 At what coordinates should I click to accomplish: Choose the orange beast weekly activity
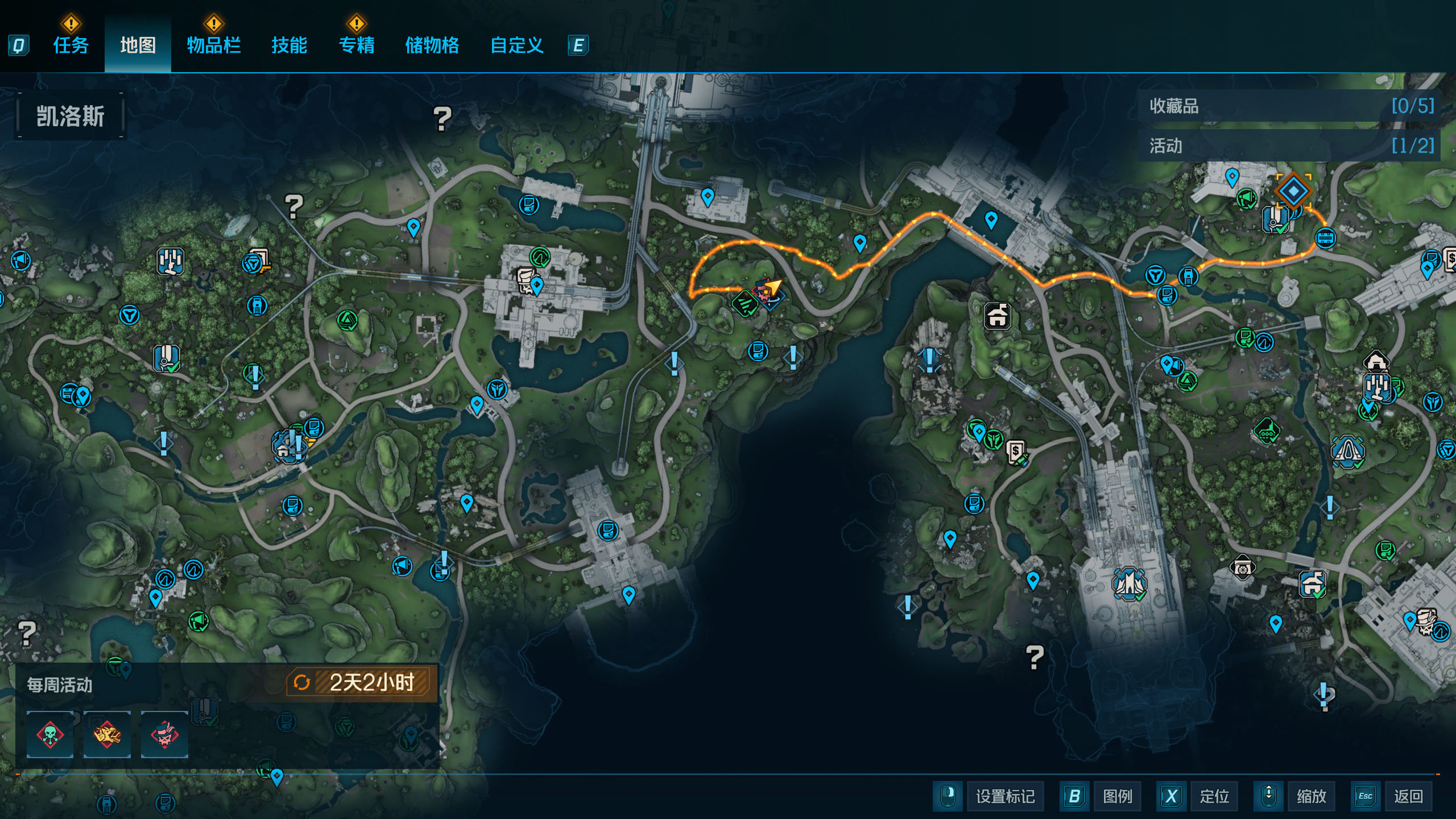tap(107, 734)
